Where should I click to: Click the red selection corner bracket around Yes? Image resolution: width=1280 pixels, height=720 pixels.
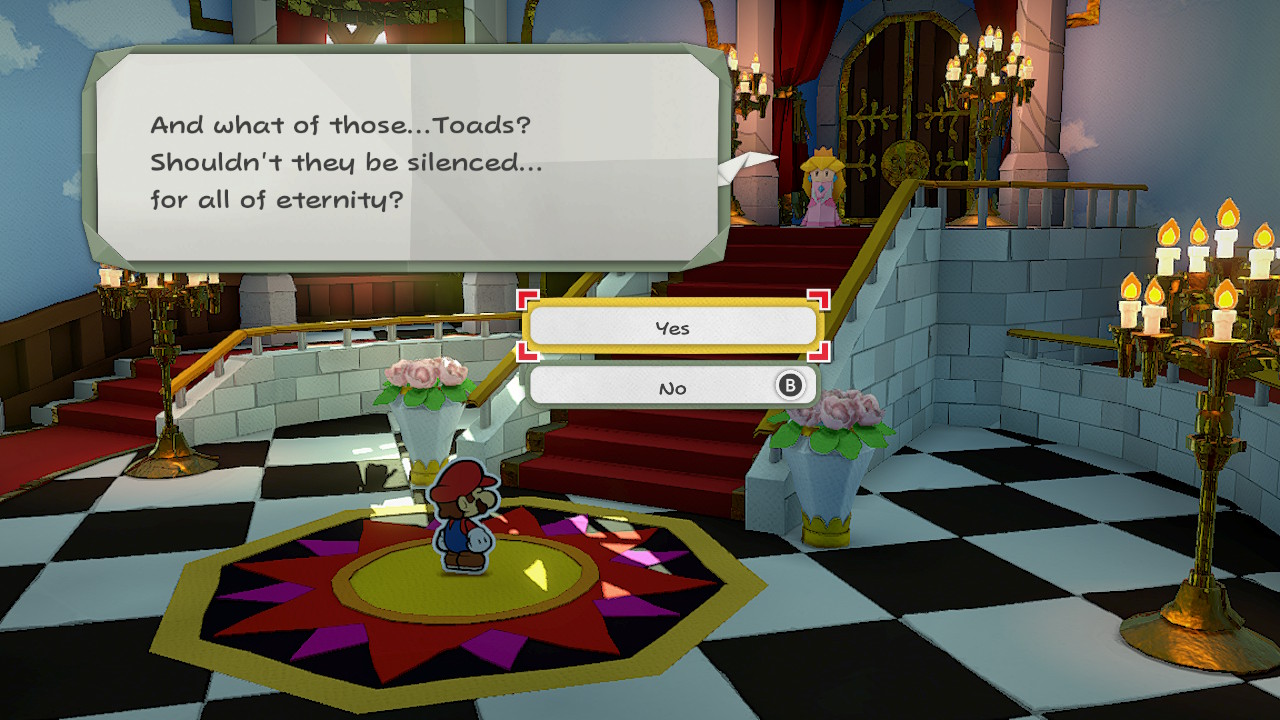click(x=528, y=300)
